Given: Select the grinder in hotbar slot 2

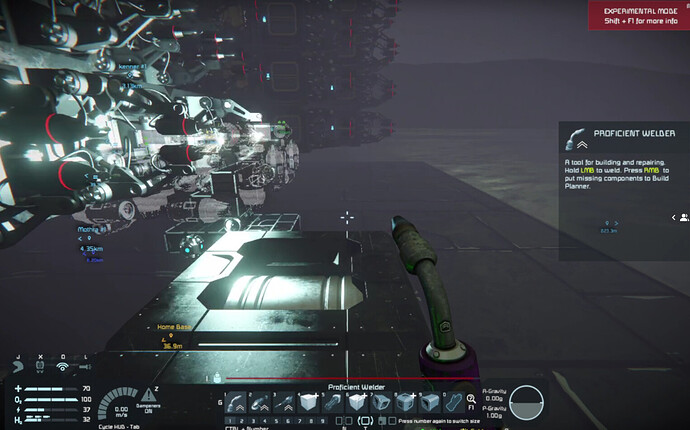Looking at the screenshot, I should [x=260, y=402].
